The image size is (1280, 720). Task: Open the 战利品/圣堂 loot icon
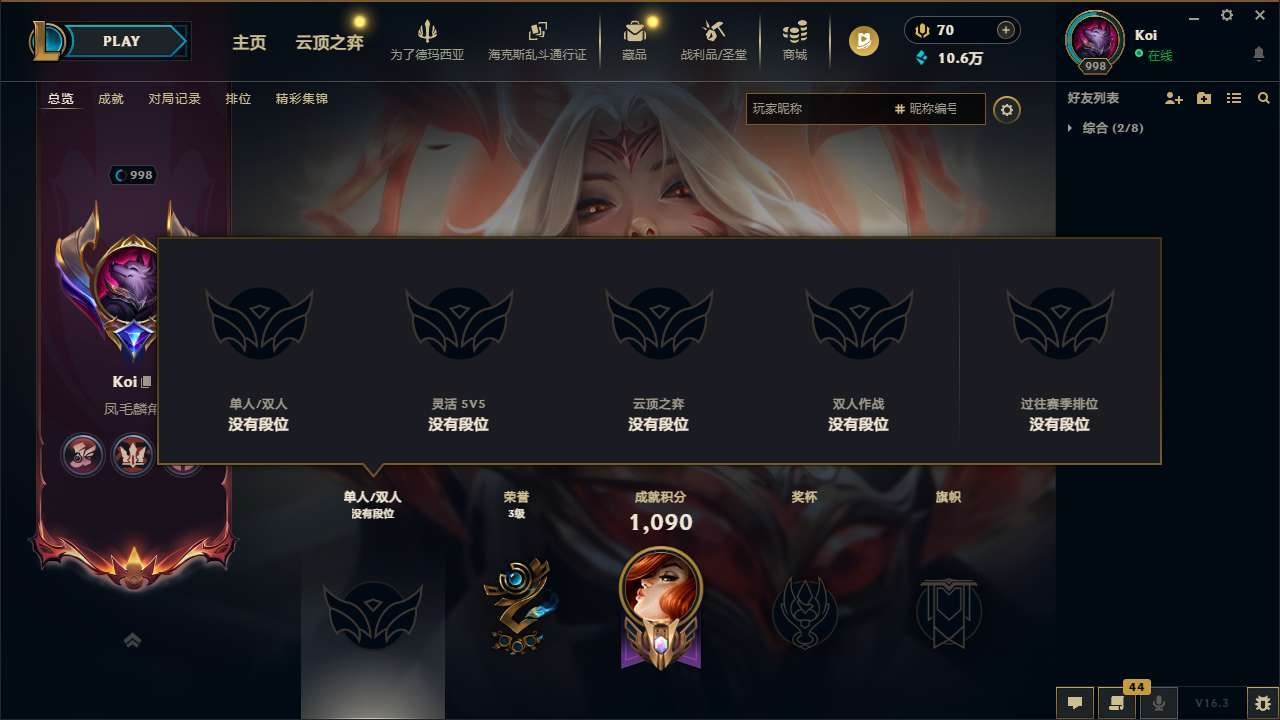point(714,38)
